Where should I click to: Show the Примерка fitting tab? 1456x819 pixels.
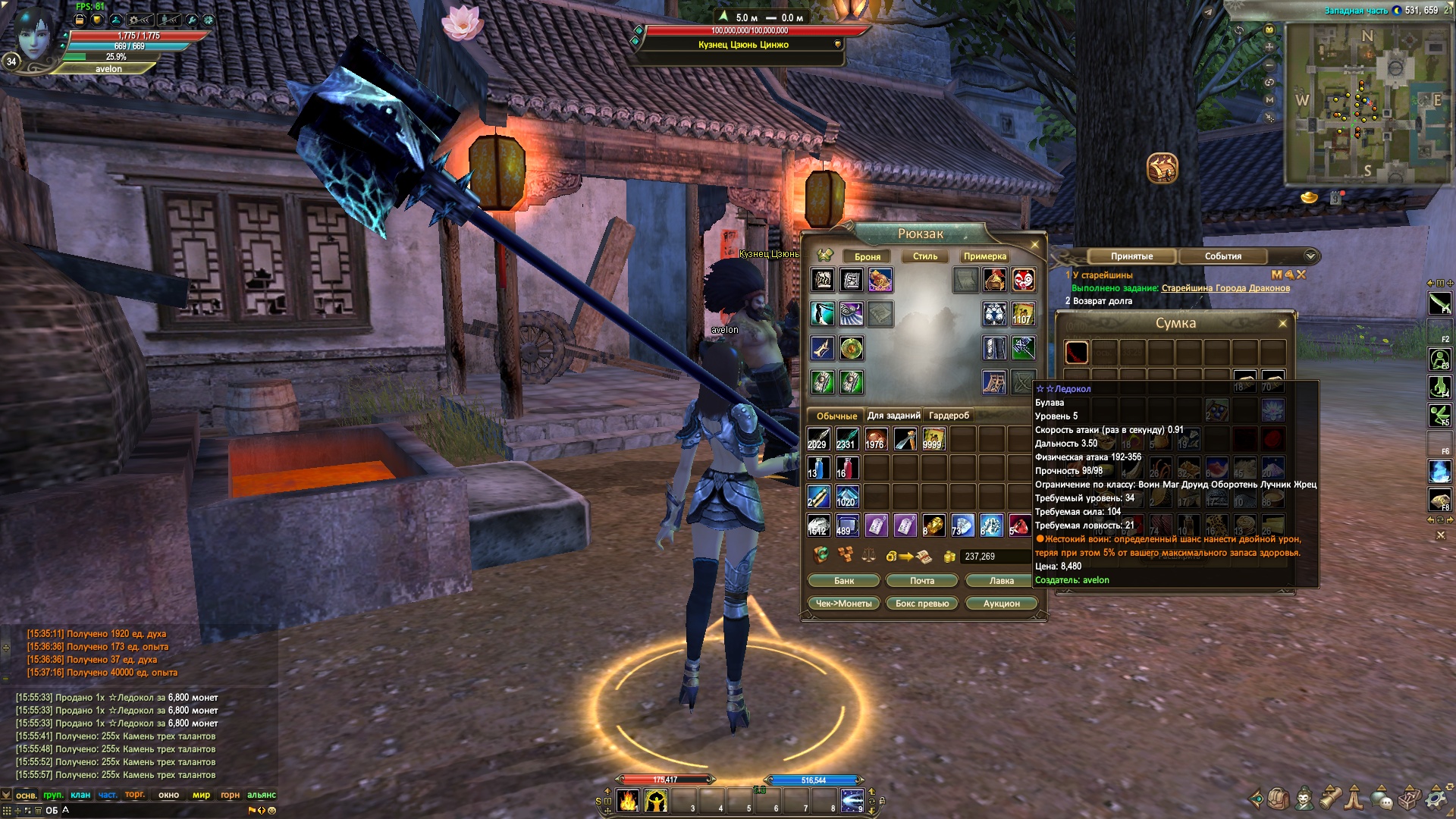[x=985, y=256]
